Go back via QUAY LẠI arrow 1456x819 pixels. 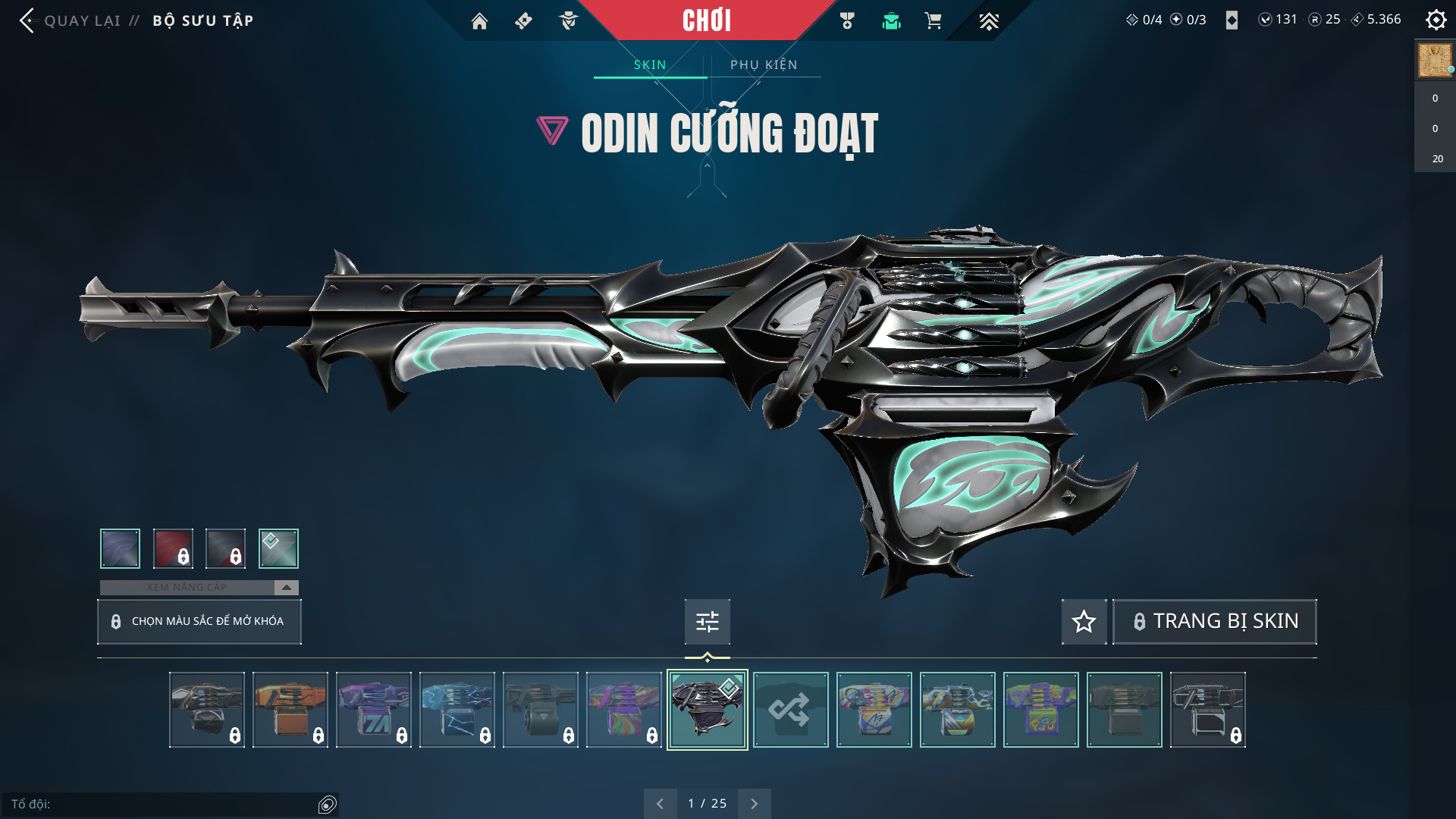click(x=28, y=20)
